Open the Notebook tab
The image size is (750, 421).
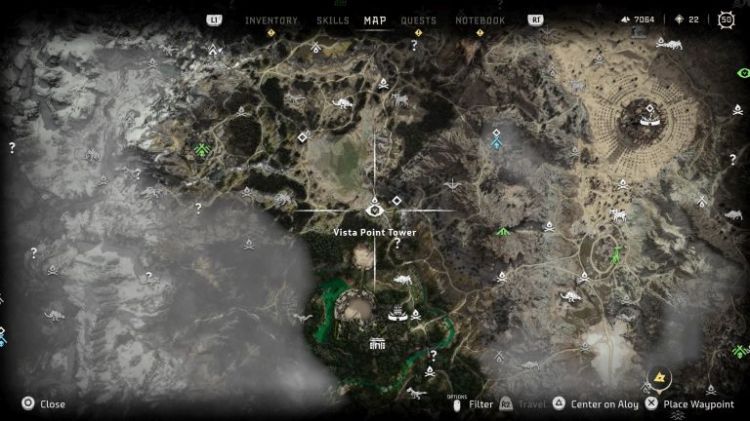coord(480,20)
